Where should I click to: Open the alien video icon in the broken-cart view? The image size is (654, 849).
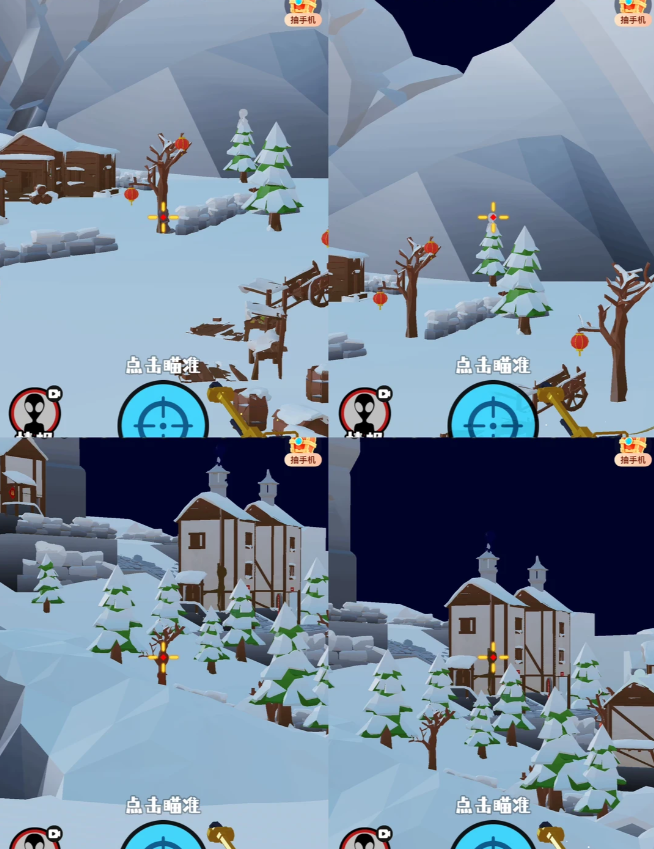[x=35, y=412]
